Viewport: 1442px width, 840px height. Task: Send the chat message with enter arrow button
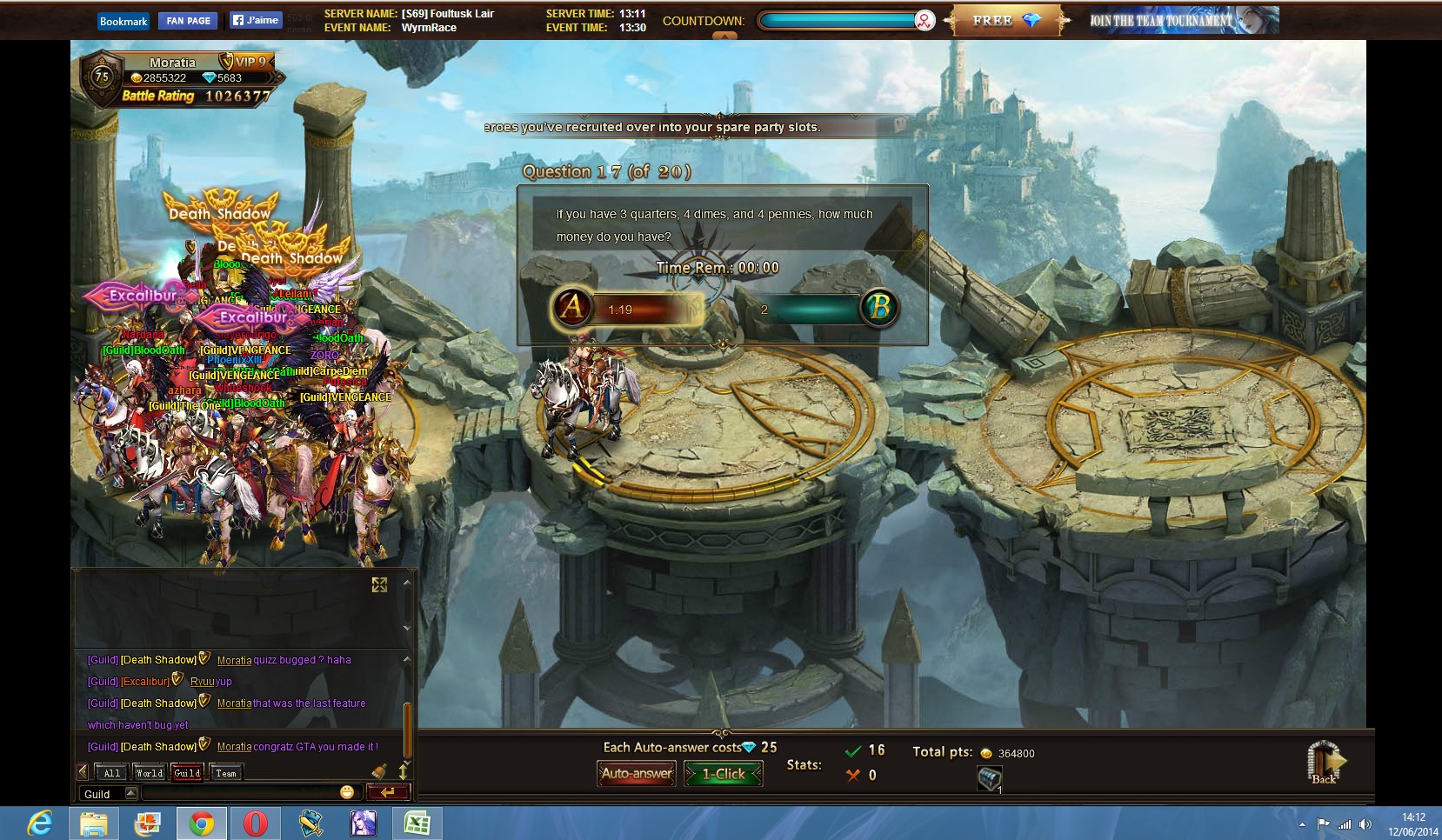388,792
